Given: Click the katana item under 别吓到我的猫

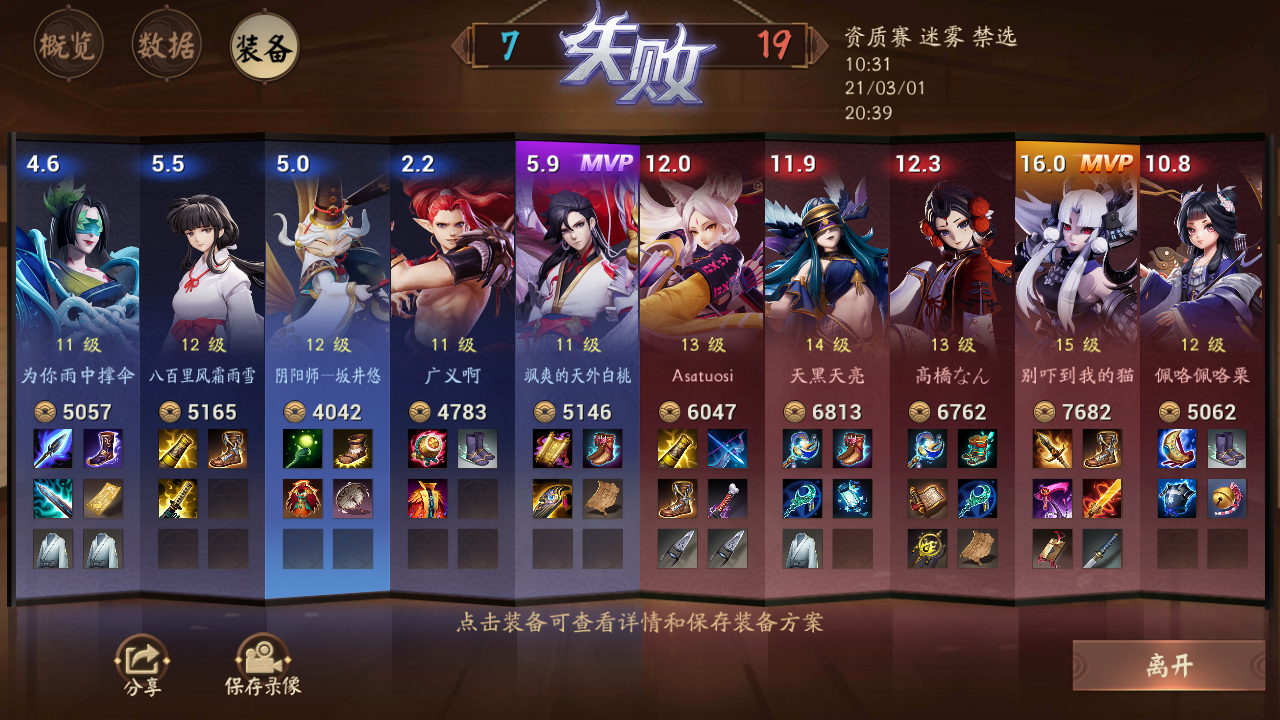Looking at the screenshot, I should tap(1100, 549).
